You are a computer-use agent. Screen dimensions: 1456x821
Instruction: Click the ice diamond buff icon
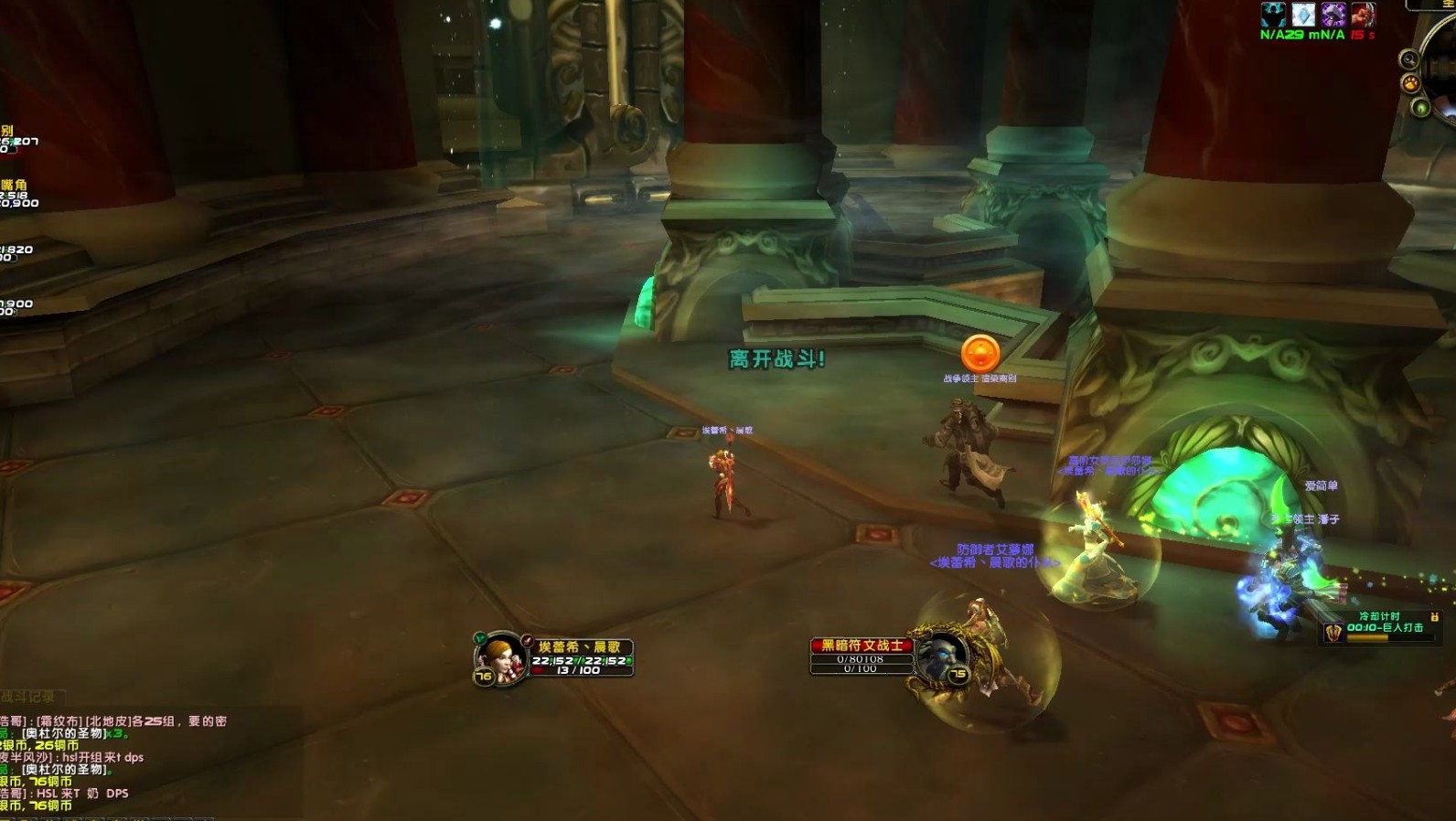[1303, 15]
